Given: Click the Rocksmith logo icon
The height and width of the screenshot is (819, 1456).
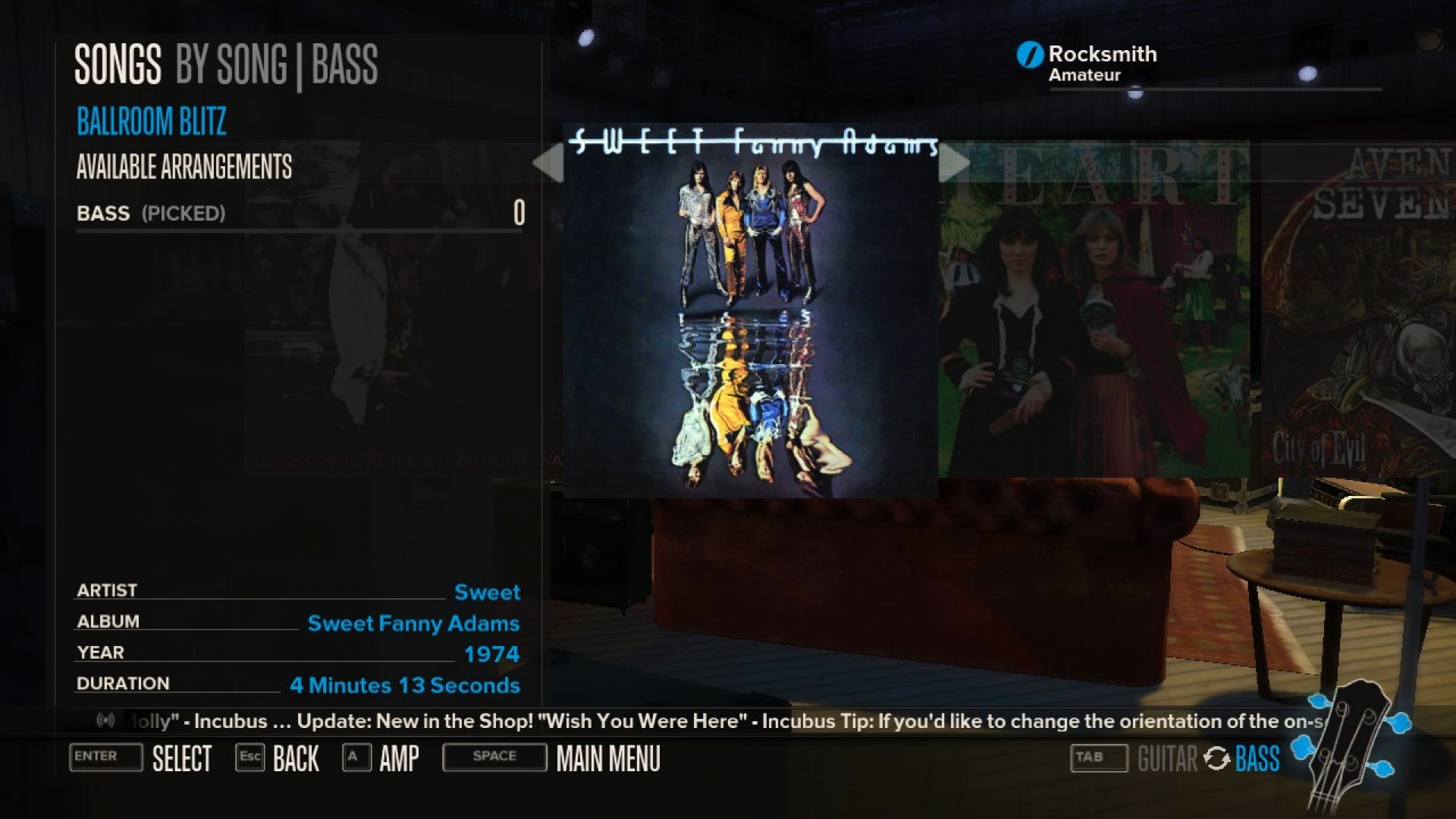Looking at the screenshot, I should 1029,53.
